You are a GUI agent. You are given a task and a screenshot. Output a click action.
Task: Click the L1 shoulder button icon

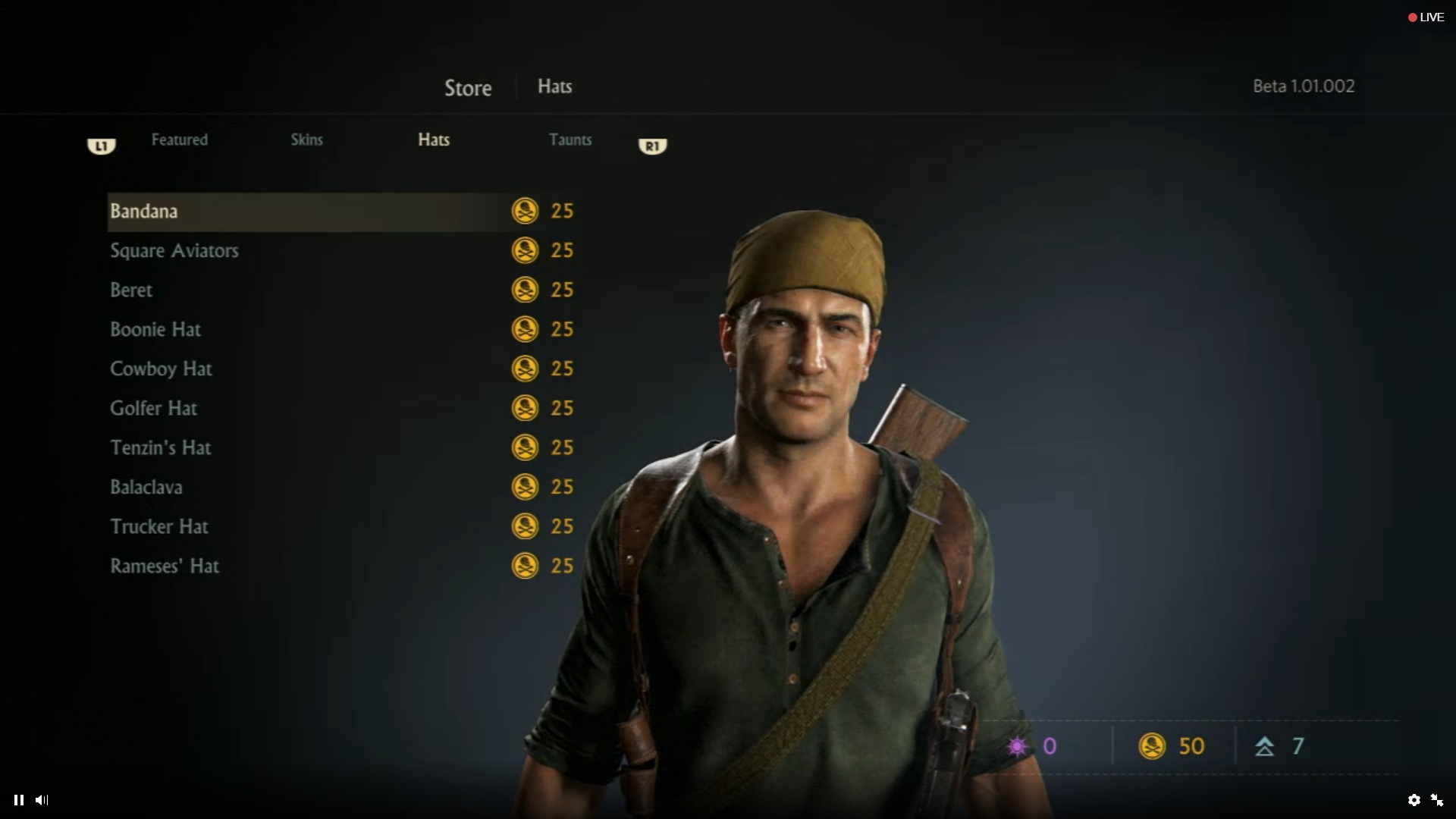tap(101, 146)
